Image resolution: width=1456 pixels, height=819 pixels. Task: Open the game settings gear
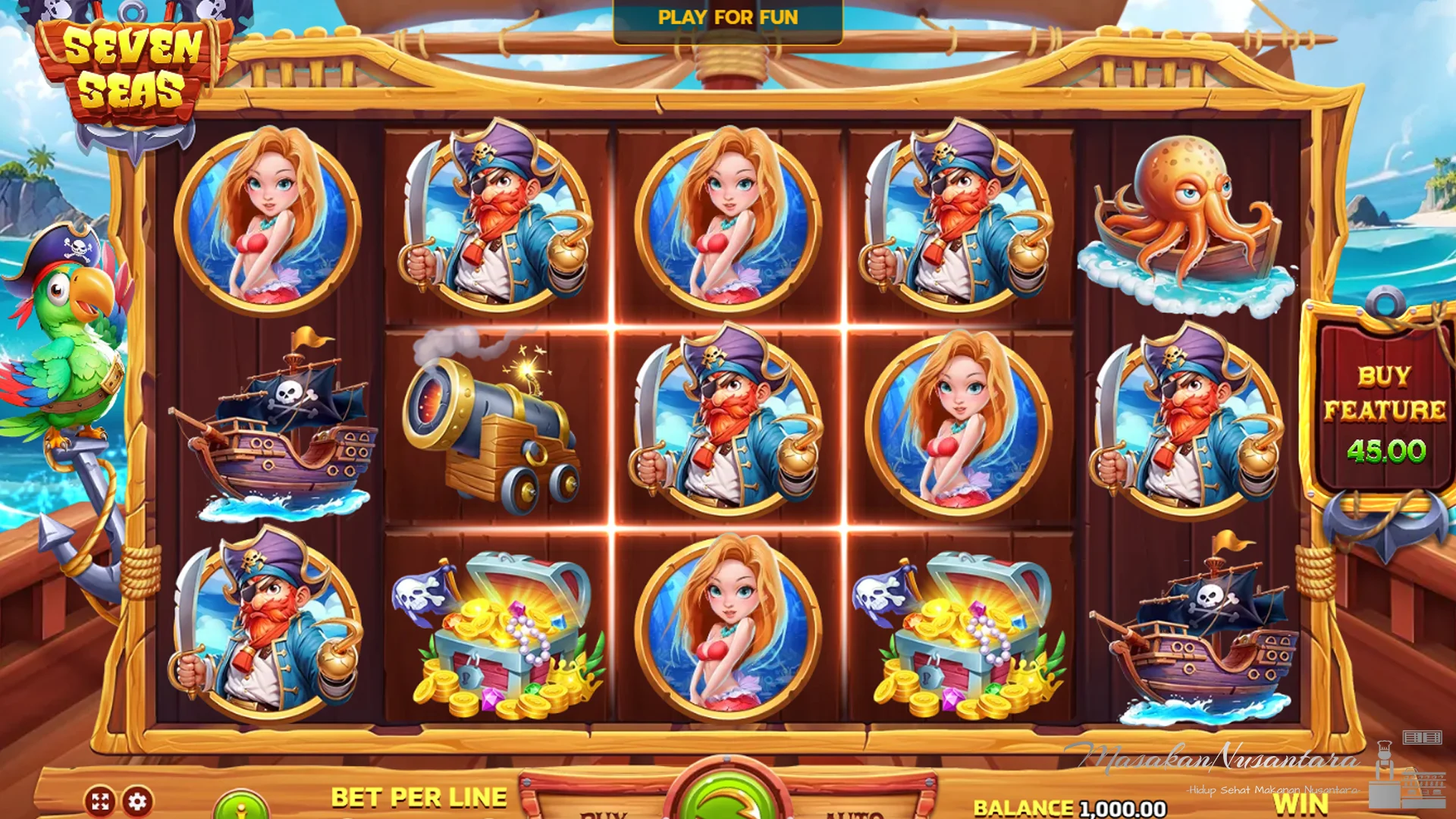(137, 802)
